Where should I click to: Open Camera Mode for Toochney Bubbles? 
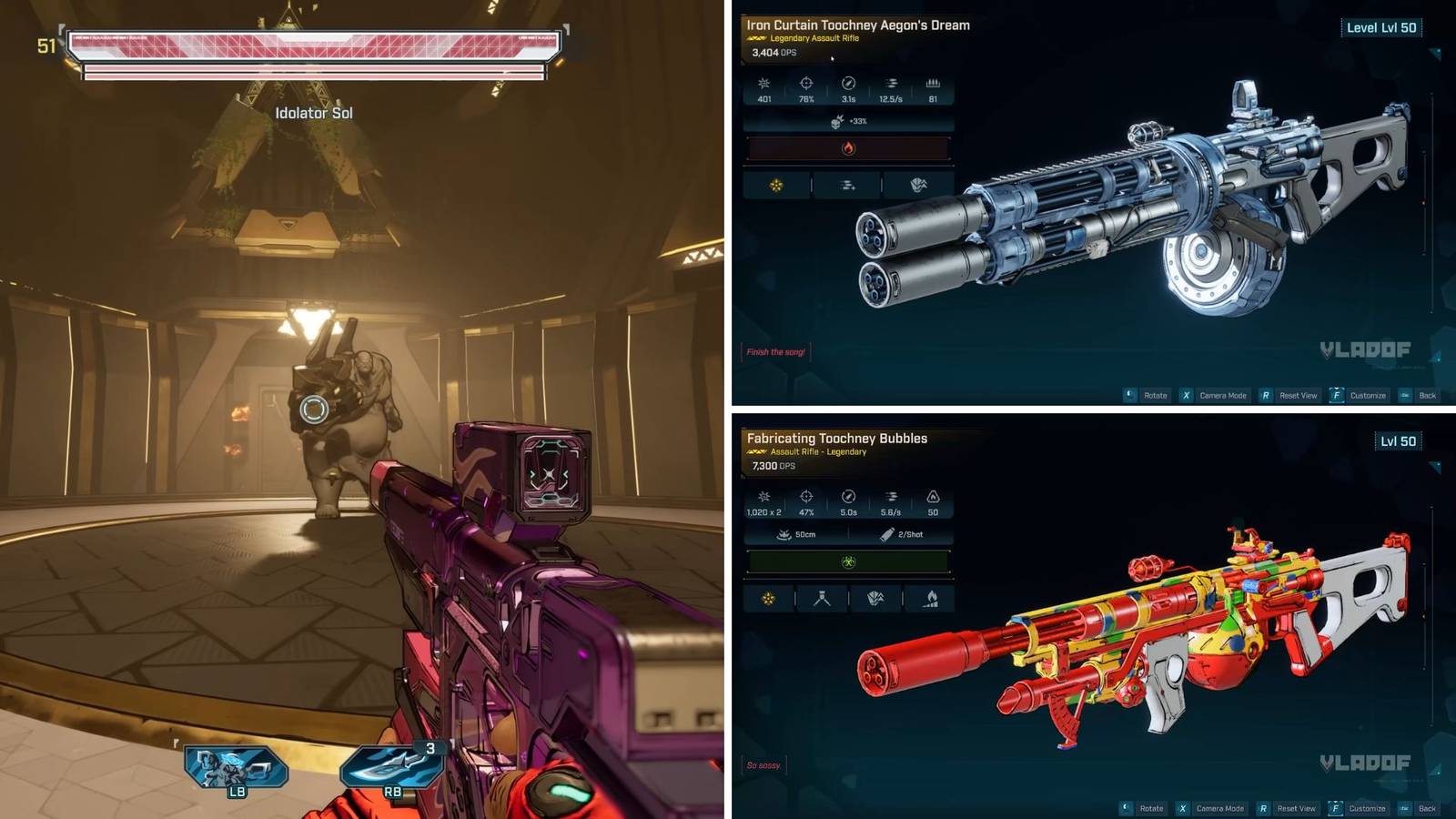click(1219, 807)
